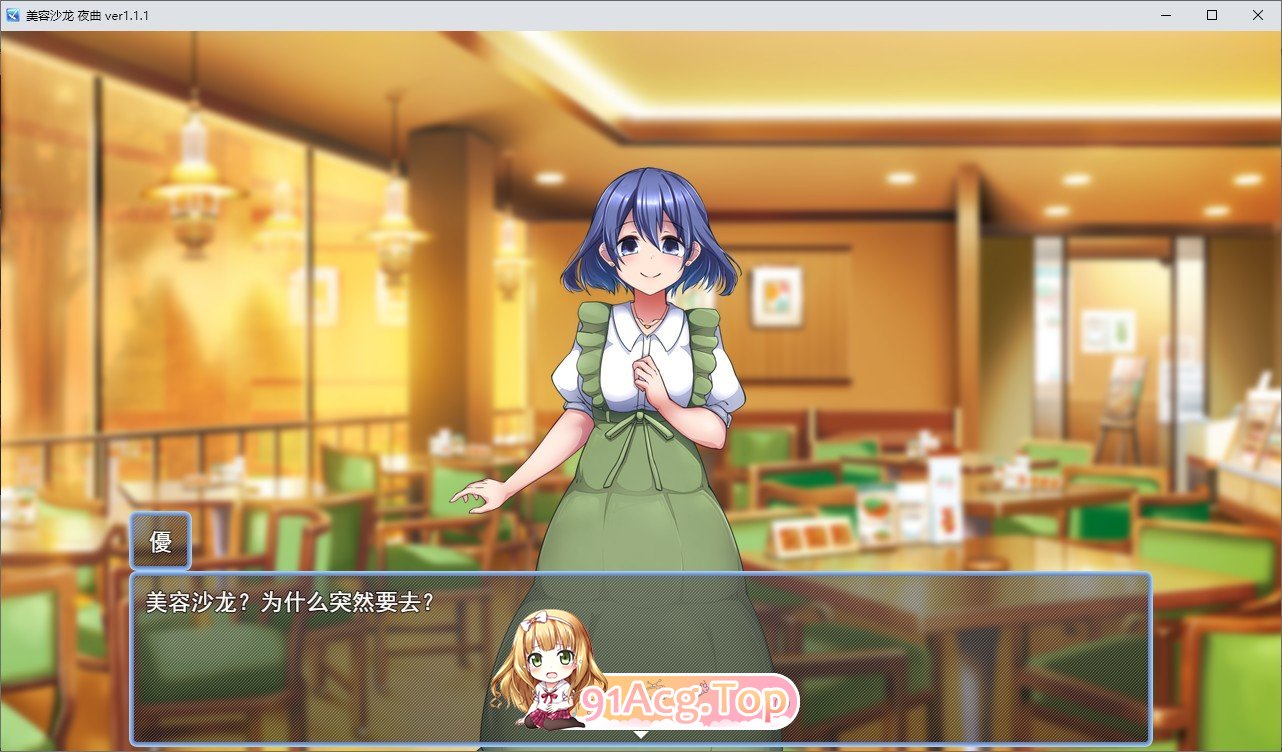
Task: Click the game icon in the title bar
Action: click(x=12, y=15)
